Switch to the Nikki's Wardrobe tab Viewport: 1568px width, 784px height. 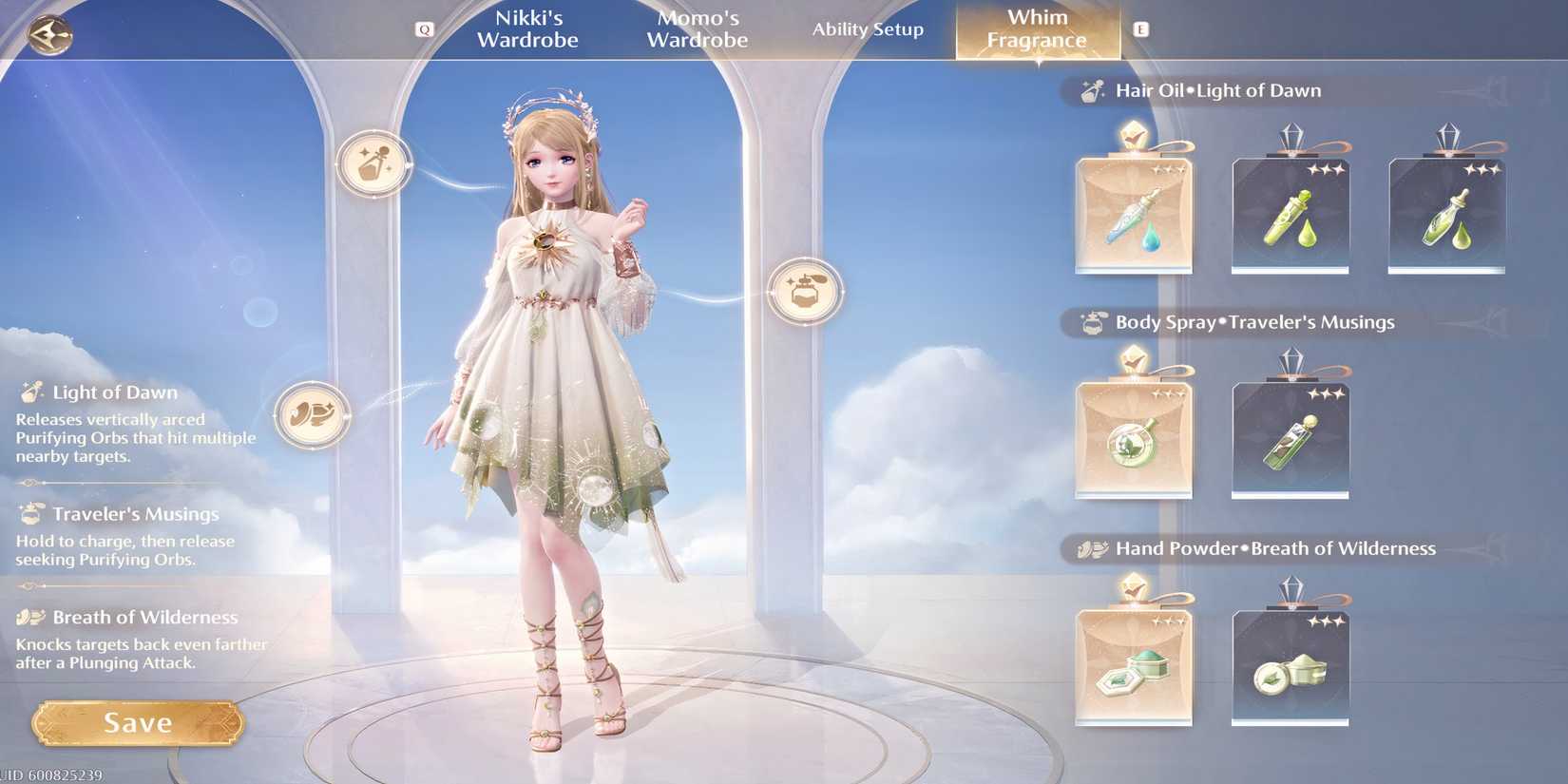(x=526, y=29)
